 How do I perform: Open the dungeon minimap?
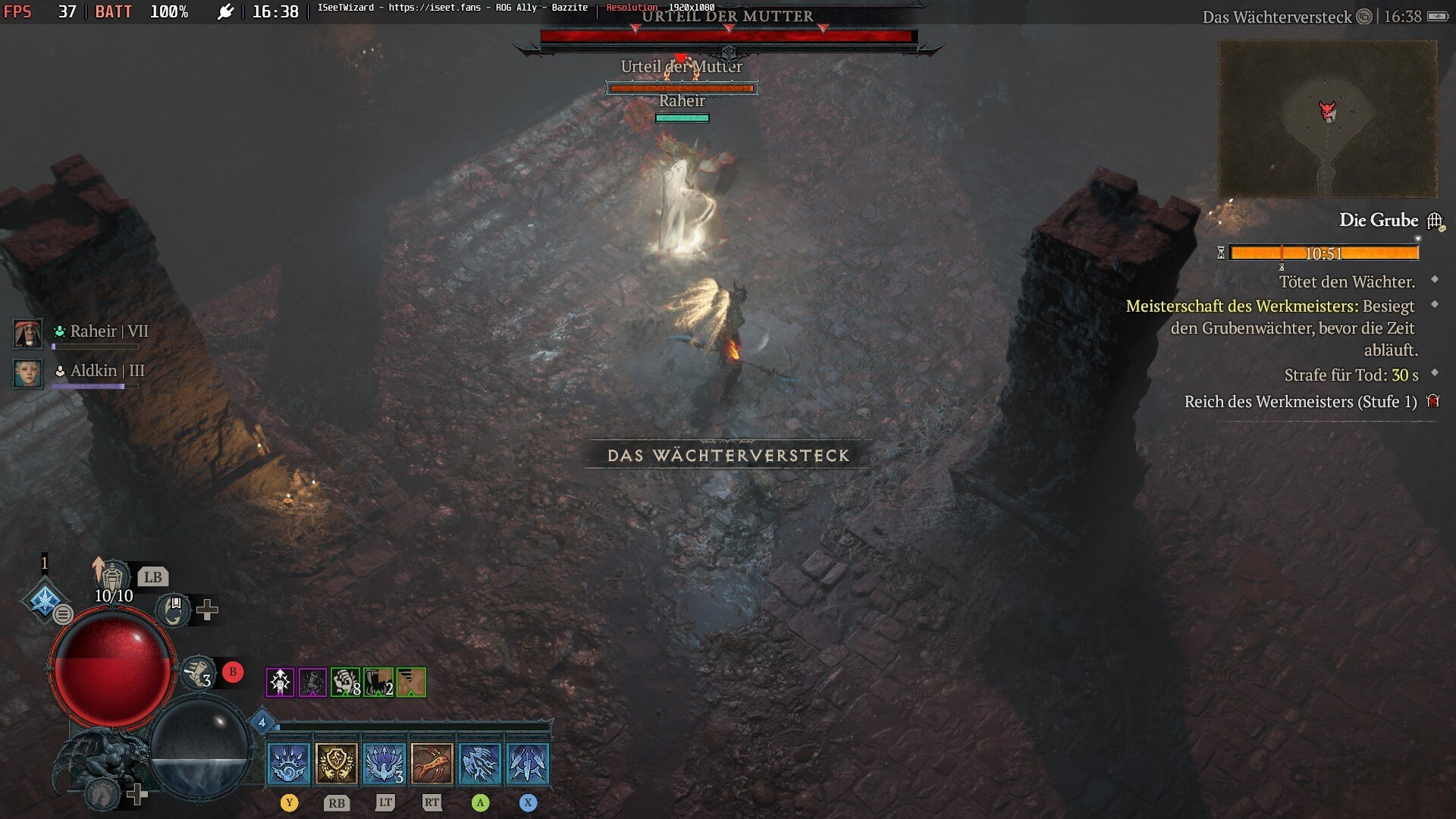[1327, 119]
